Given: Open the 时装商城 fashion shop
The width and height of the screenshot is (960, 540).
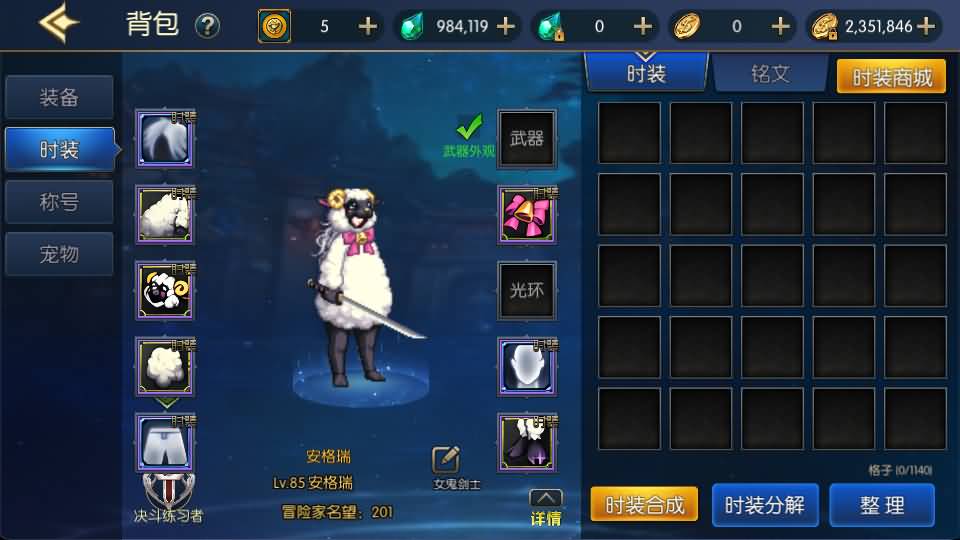Looking at the screenshot, I should 890,77.
